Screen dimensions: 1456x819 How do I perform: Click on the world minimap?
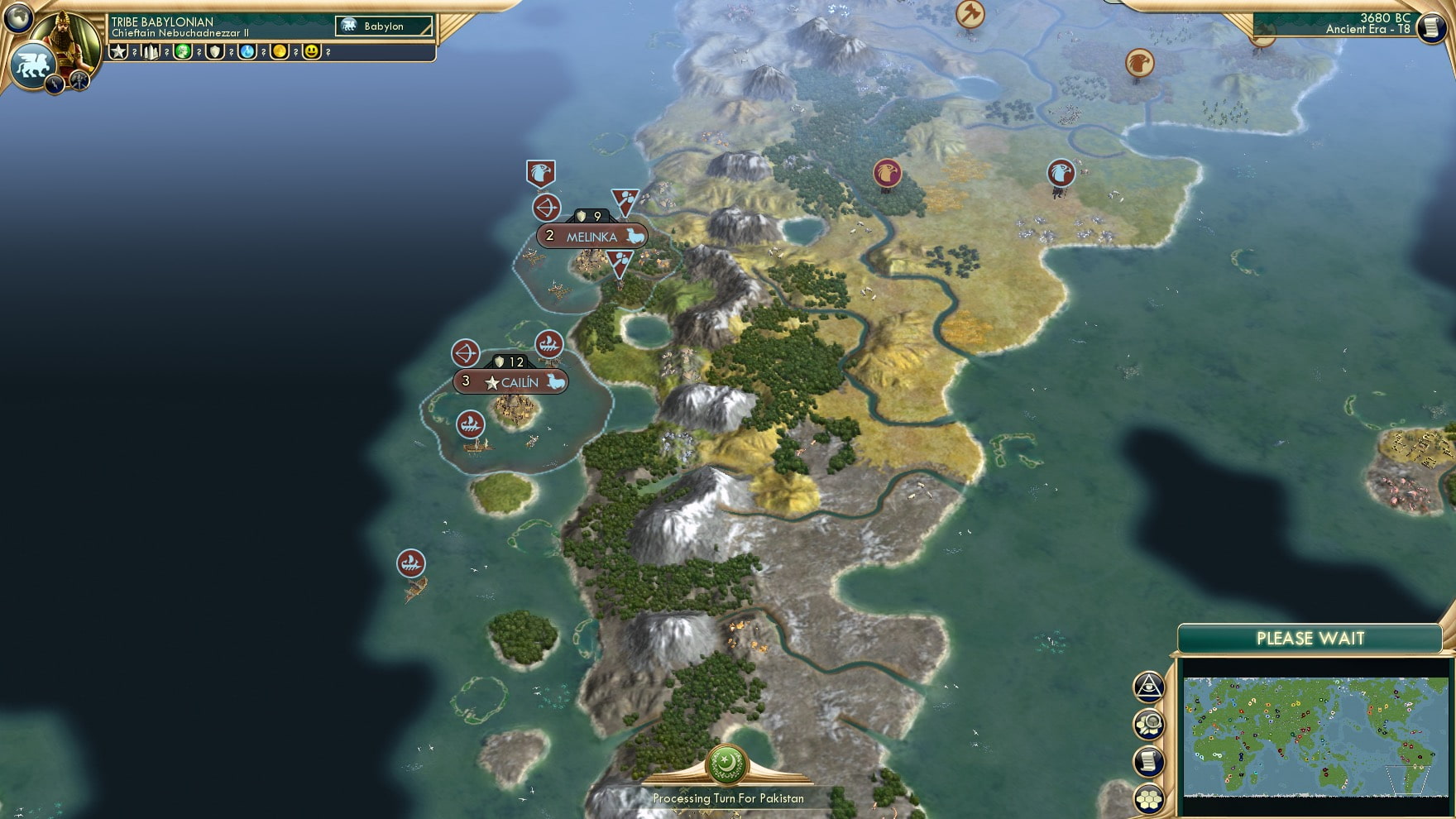[x=1315, y=736]
